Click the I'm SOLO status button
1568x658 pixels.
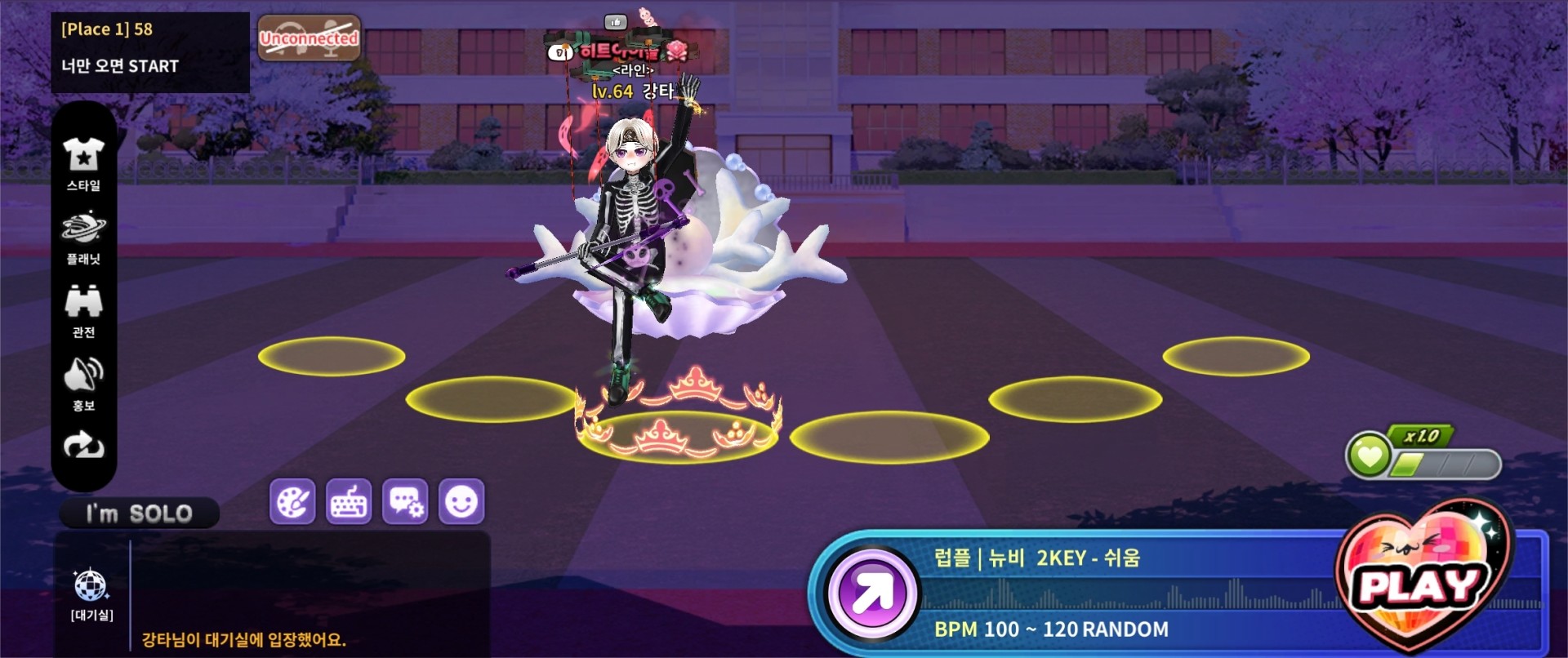click(x=139, y=514)
